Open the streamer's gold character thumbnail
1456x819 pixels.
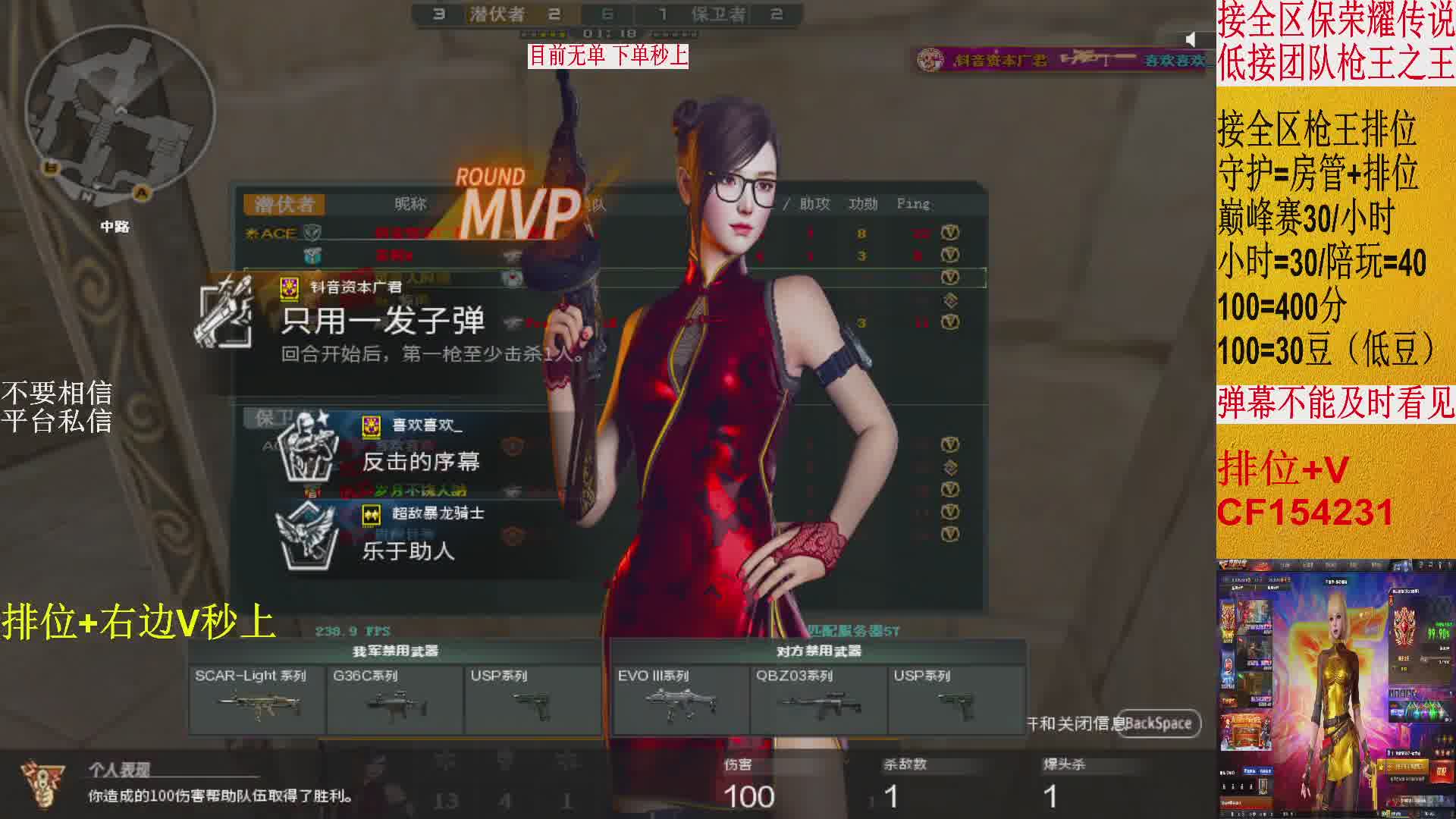pyautogui.click(x=1335, y=690)
